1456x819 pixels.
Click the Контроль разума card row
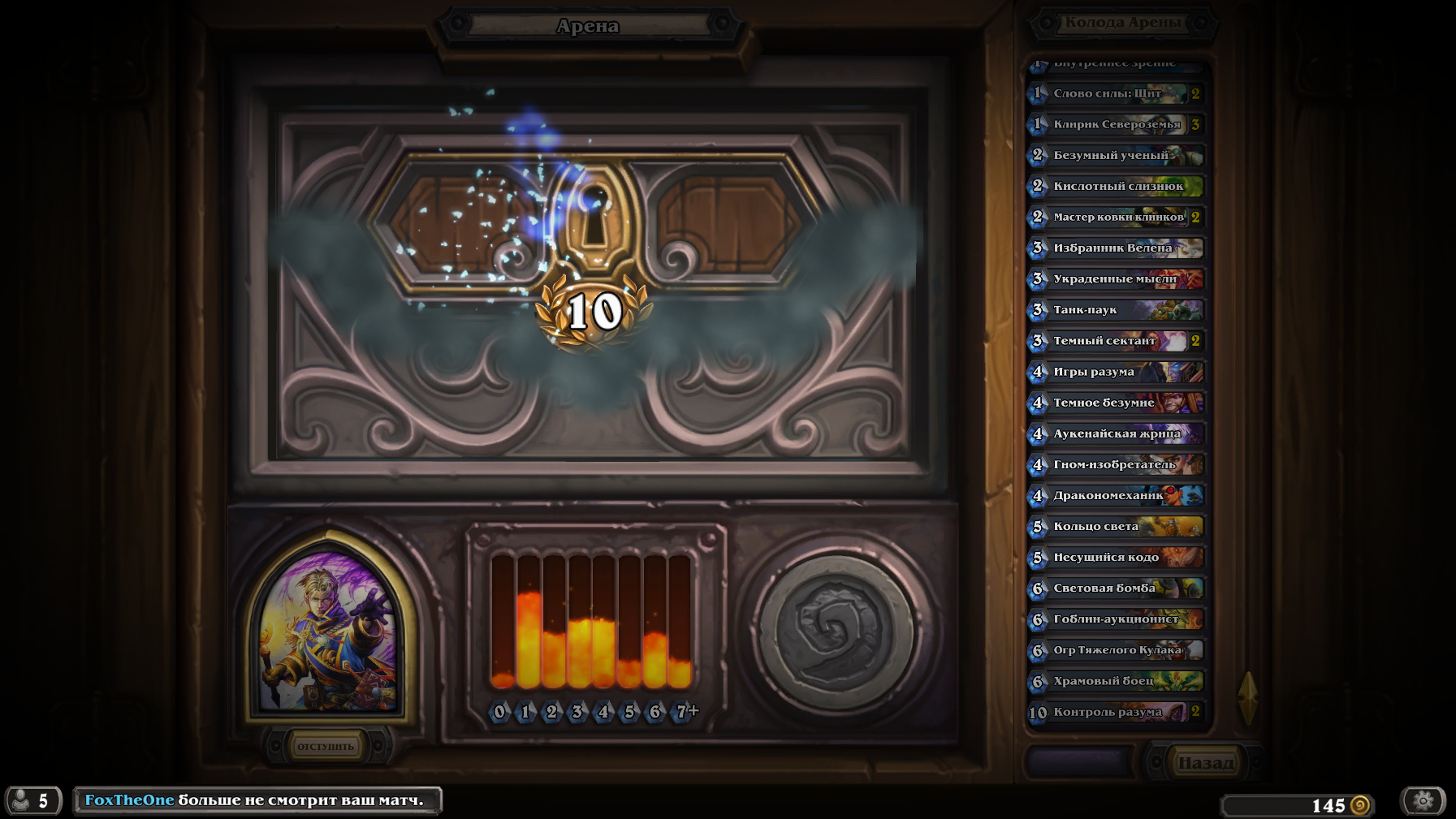[1116, 712]
